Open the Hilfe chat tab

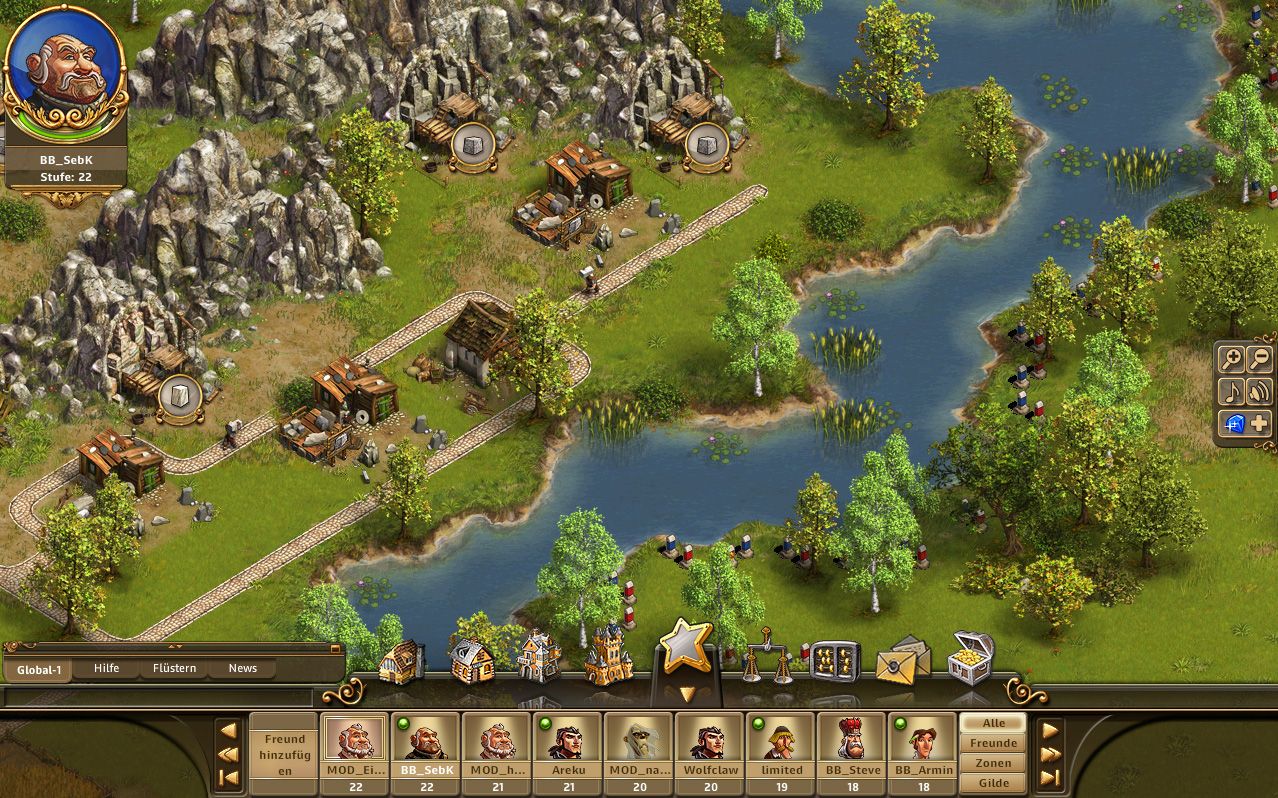(x=106, y=668)
